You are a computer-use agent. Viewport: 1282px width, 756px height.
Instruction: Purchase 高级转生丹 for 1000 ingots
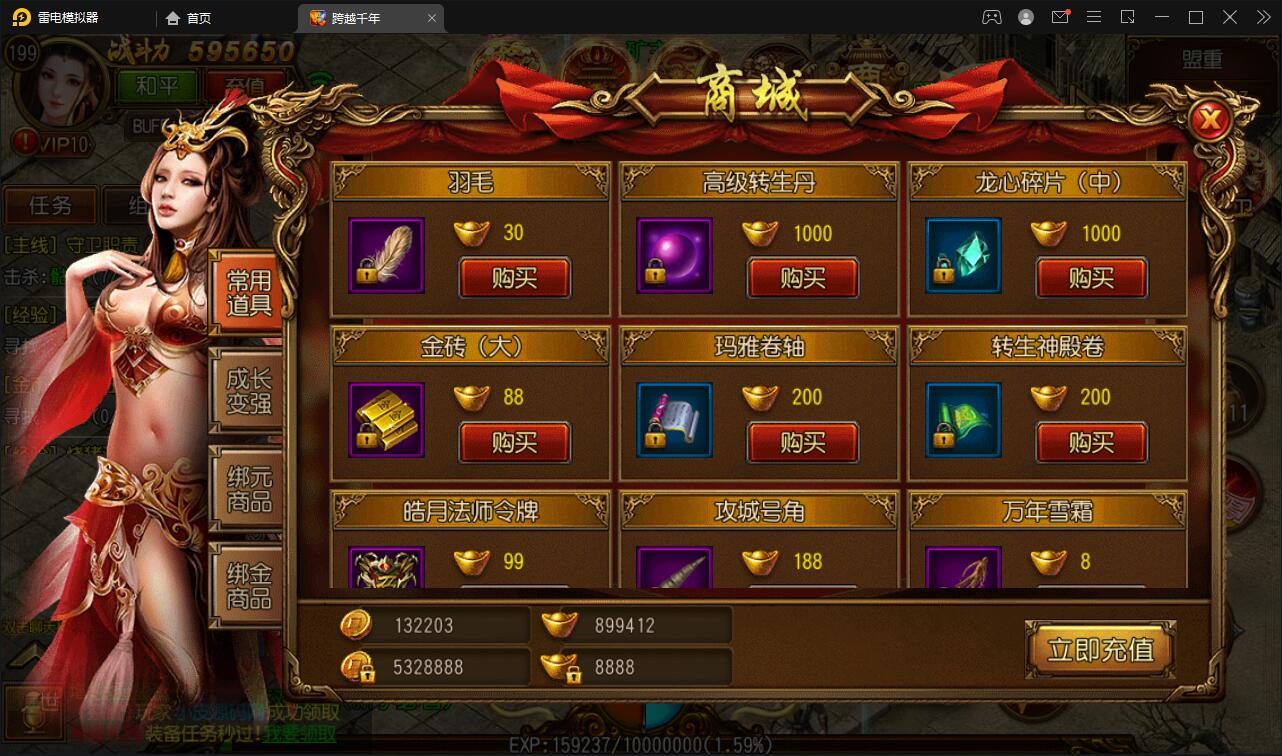803,278
